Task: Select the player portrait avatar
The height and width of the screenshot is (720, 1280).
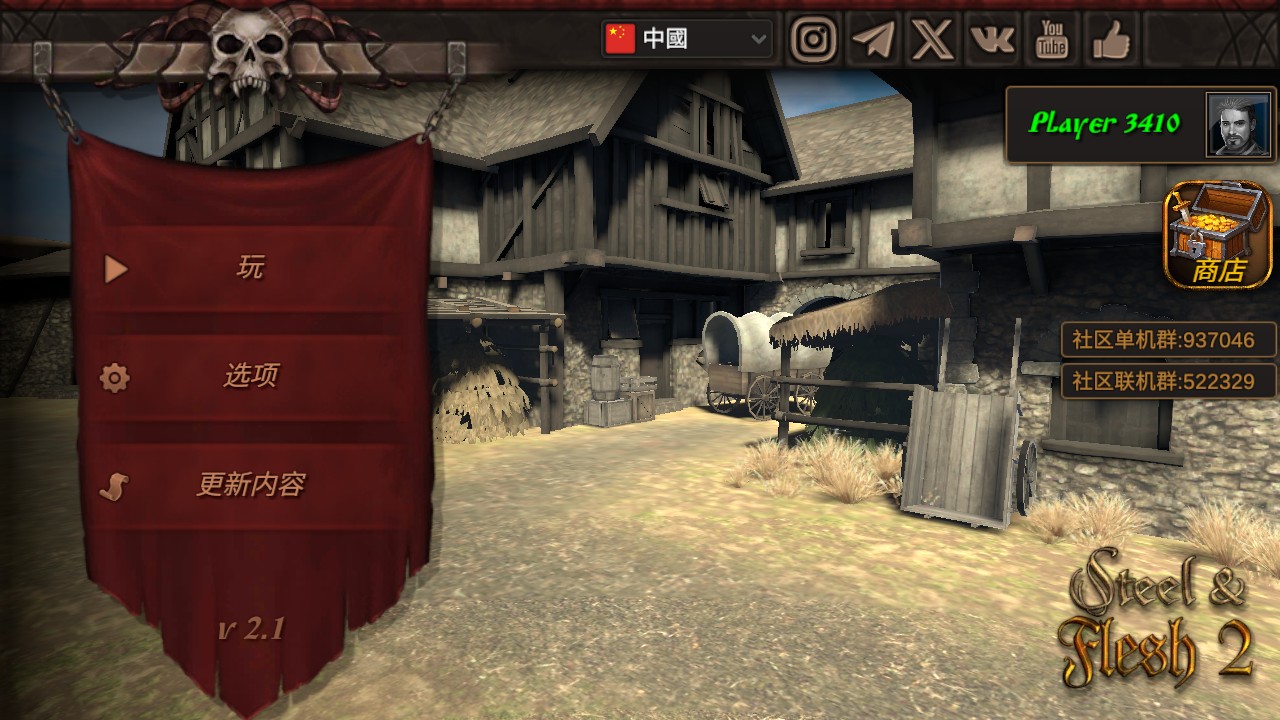Action: click(x=1237, y=124)
